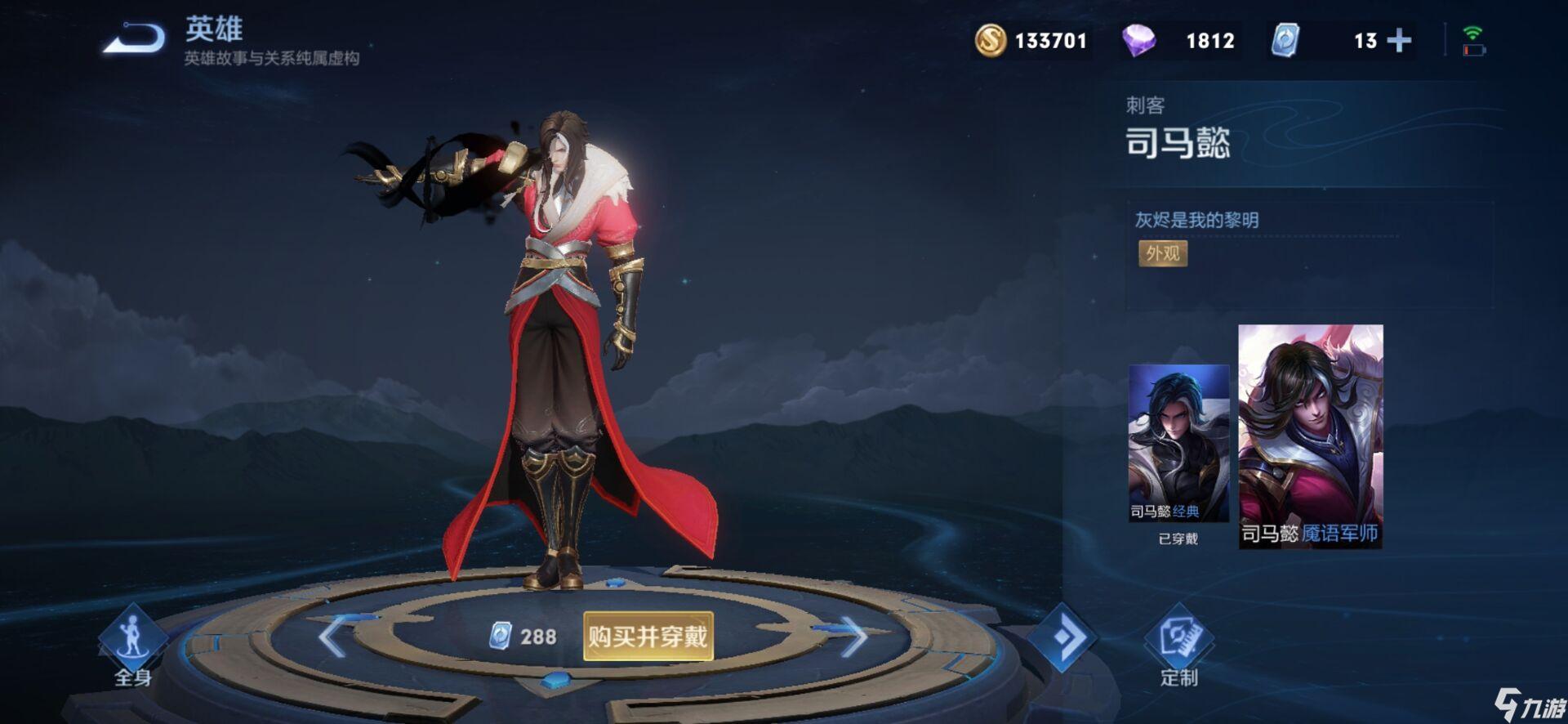Go back using the return arrow

(x=135, y=38)
